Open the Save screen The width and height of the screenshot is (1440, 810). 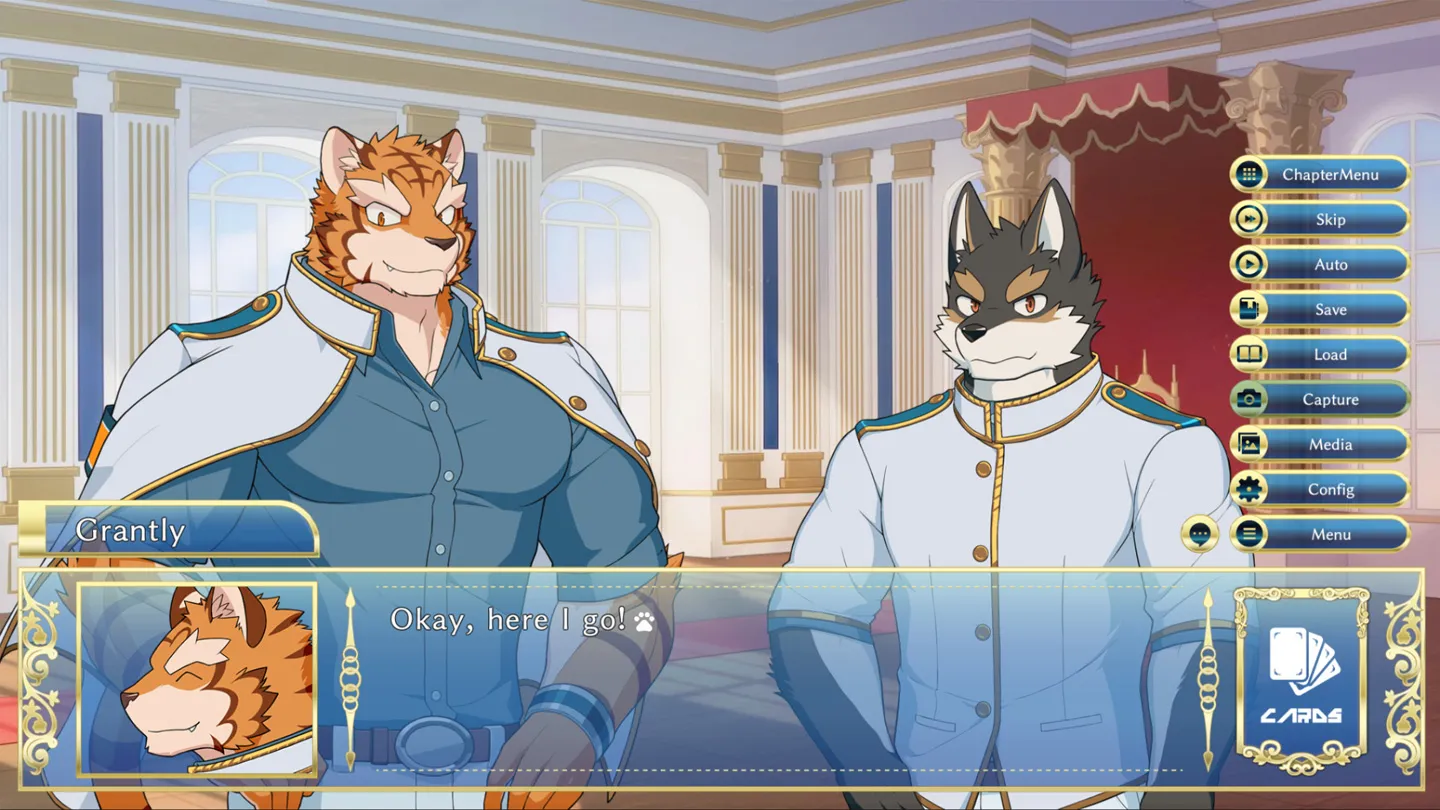tap(1330, 309)
